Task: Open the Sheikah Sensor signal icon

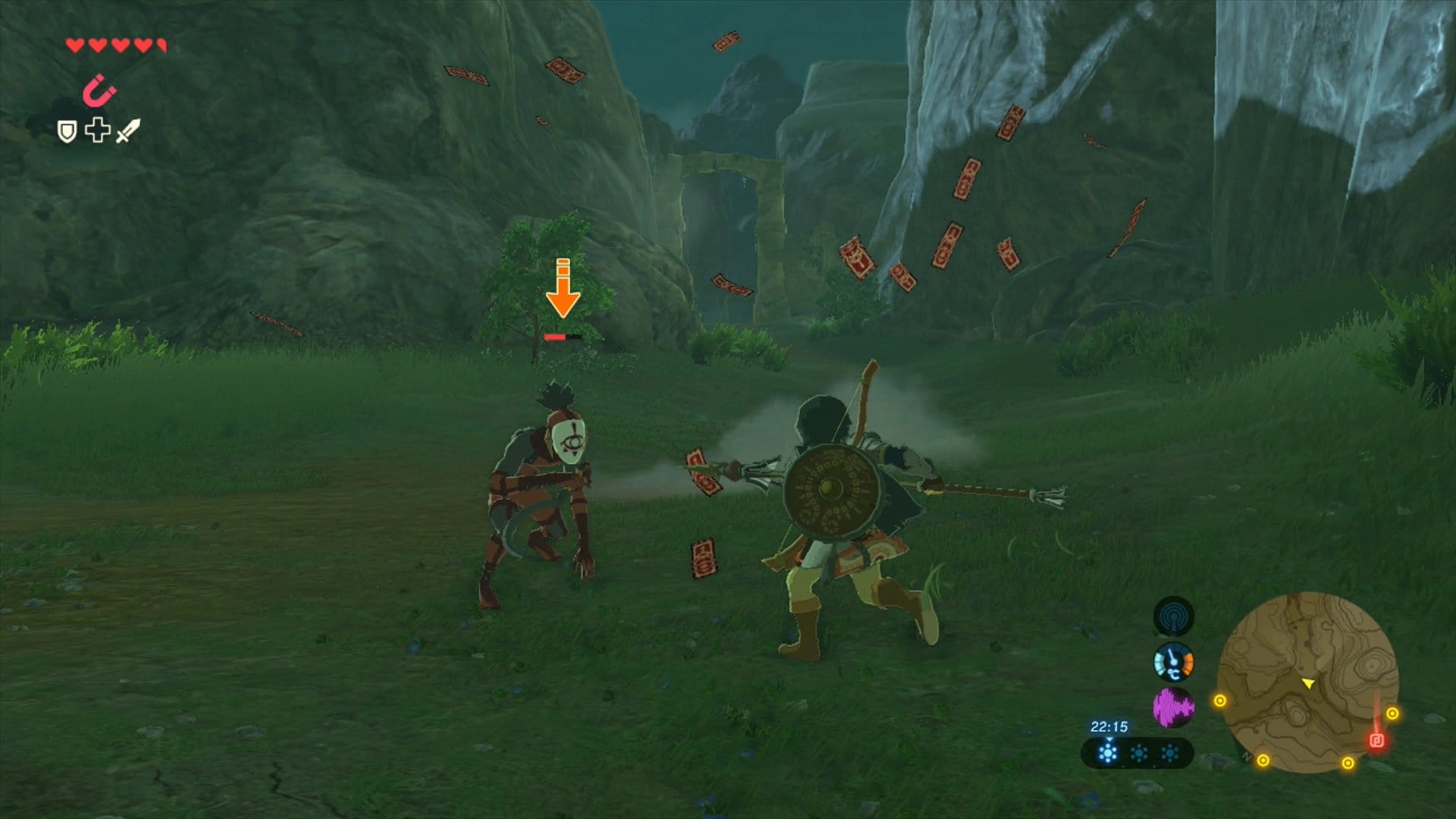Action: pyautogui.click(x=1173, y=617)
